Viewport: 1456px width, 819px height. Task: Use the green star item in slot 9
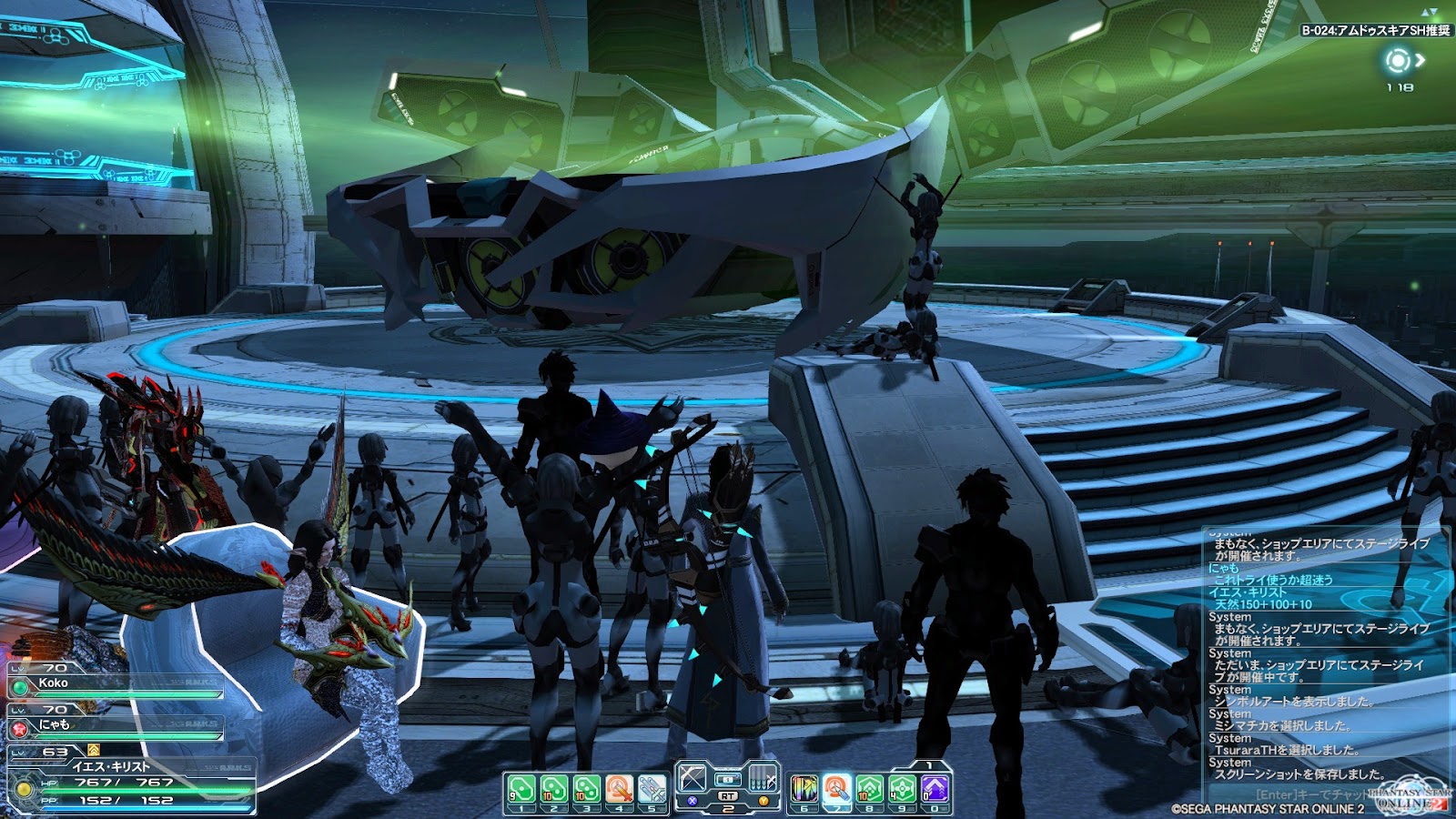tap(902, 788)
